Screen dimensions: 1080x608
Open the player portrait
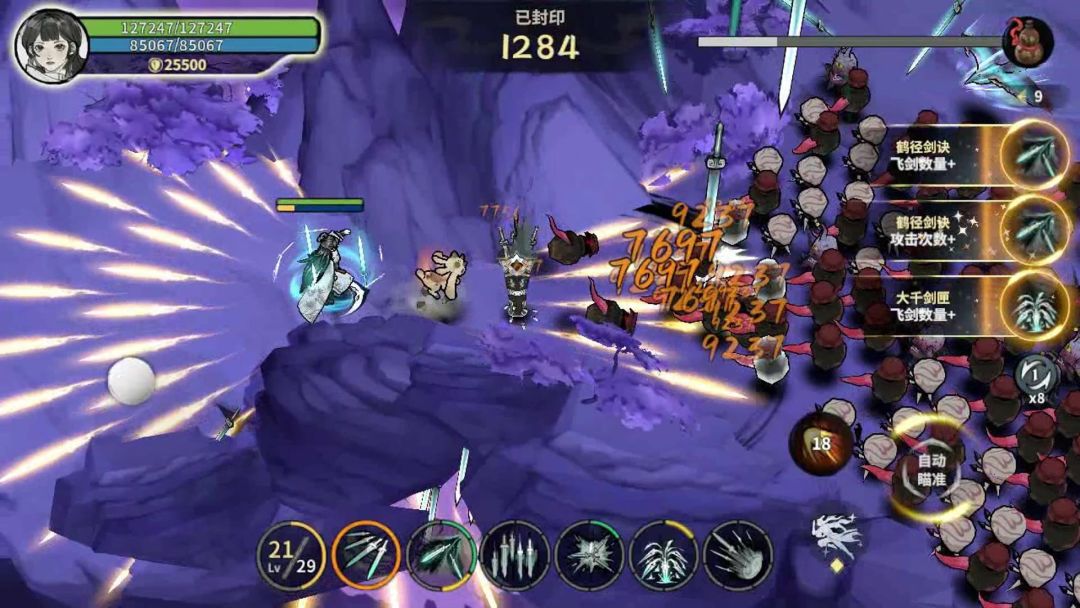[50, 45]
